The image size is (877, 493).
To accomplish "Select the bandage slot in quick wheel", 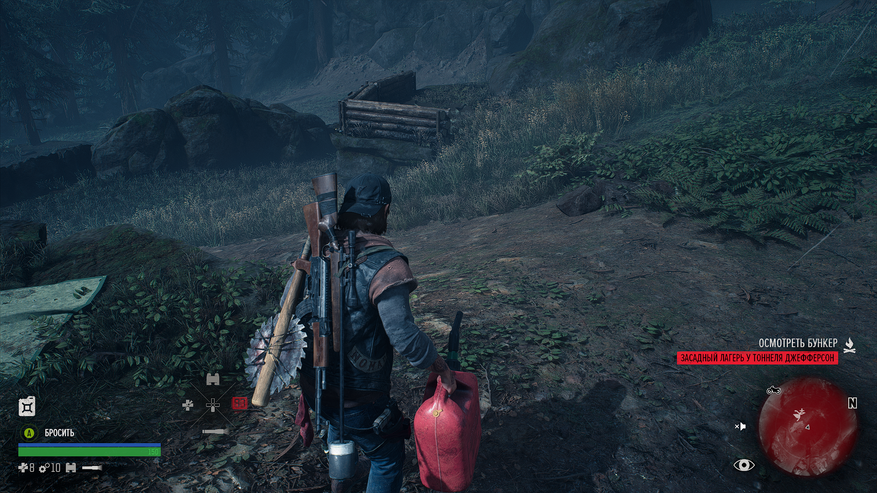I will coord(187,405).
